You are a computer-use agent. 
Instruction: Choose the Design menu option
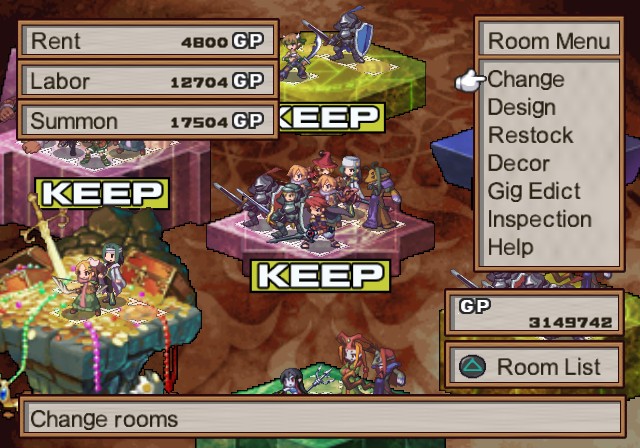point(521,107)
